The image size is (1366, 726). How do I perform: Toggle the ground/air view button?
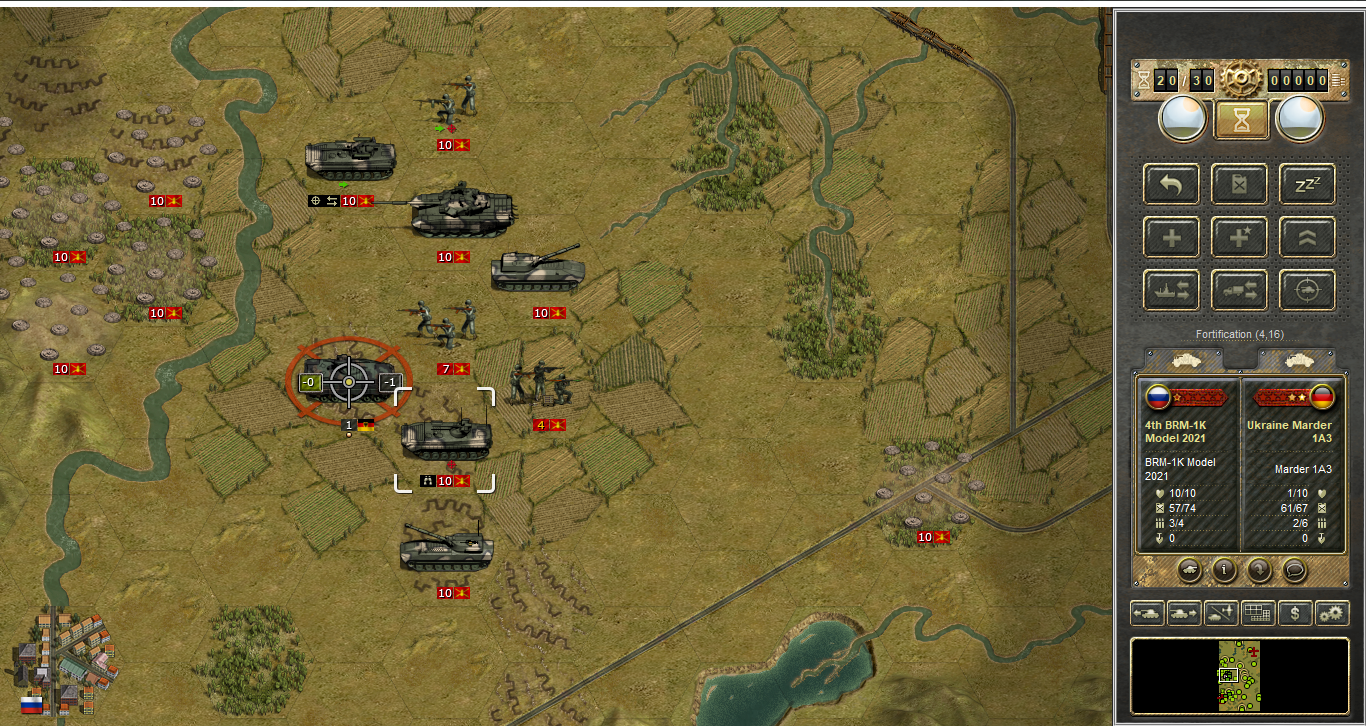(x=1221, y=613)
